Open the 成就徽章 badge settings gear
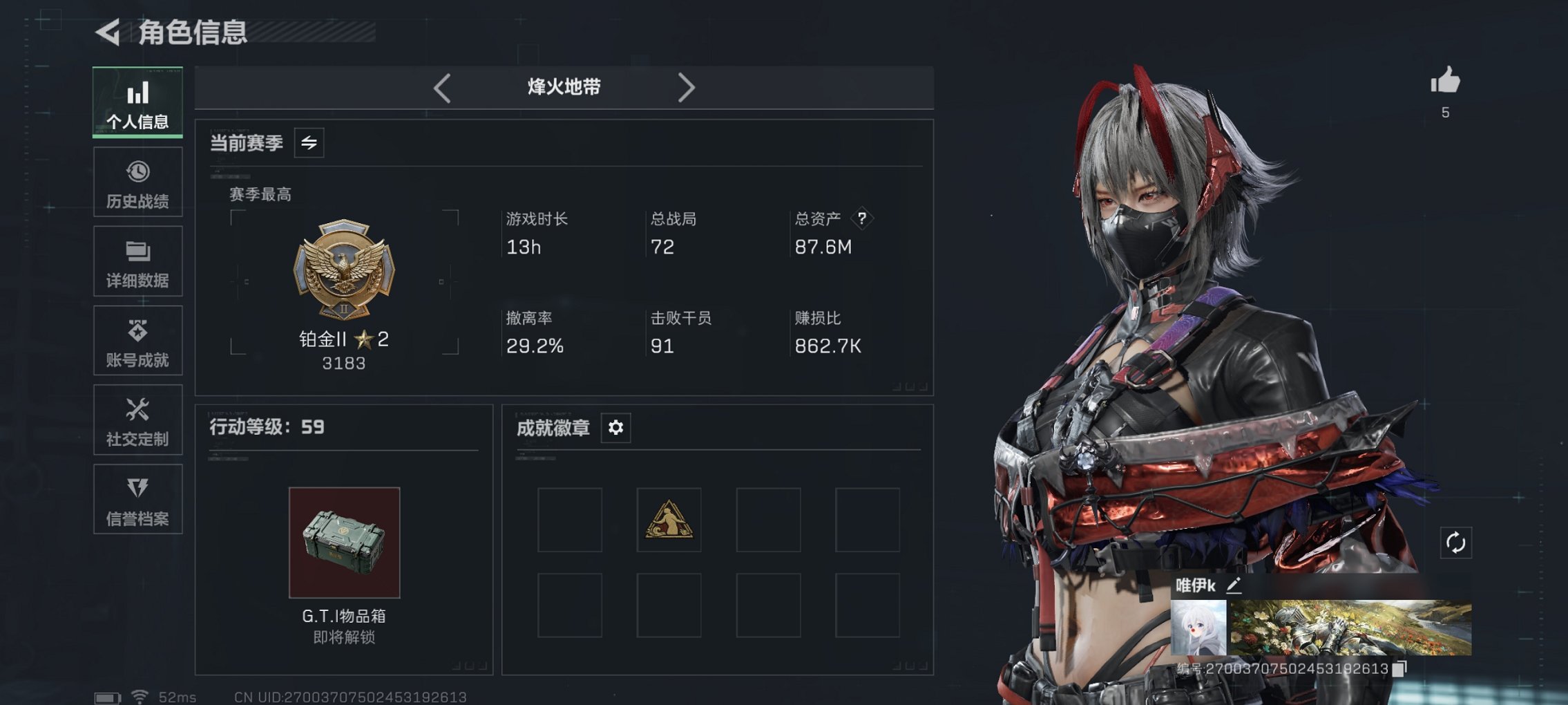Image resolution: width=1568 pixels, height=705 pixels. [615, 427]
